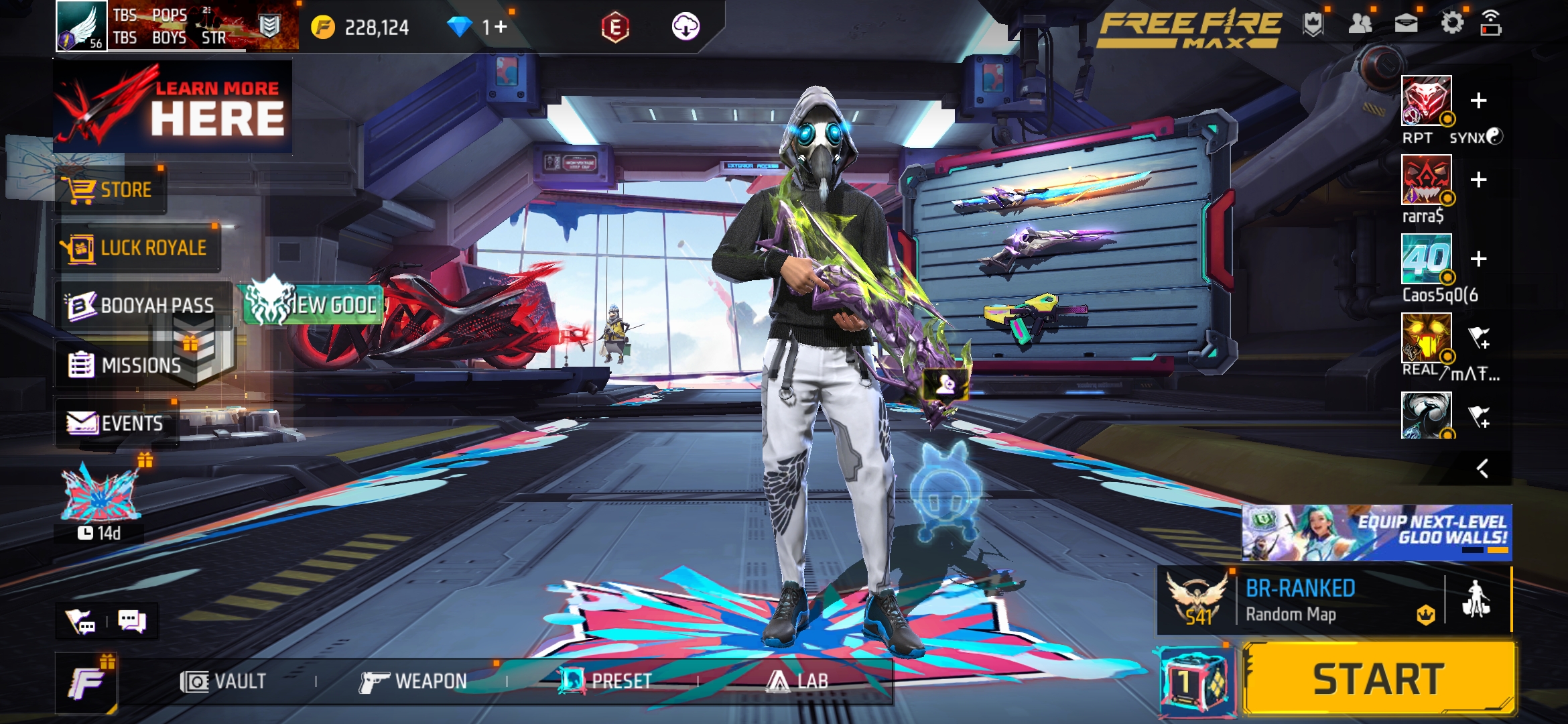Screen dimensions: 1568x724
Task: View the MISSIONS list
Action: [126, 365]
